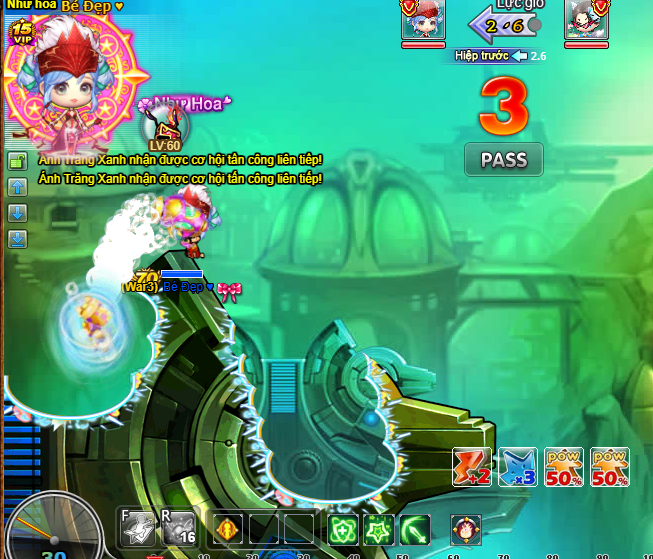Activate the green leaf slash skill

pos(414,528)
